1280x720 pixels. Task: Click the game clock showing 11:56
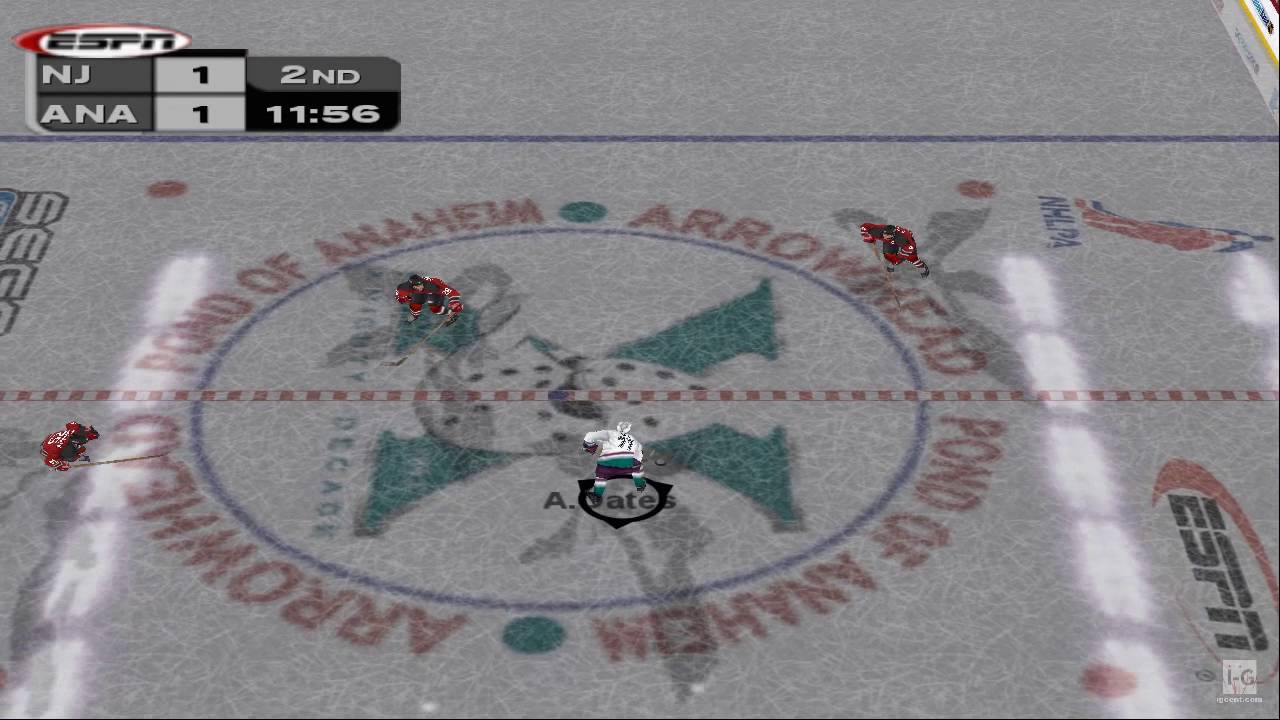pos(322,113)
